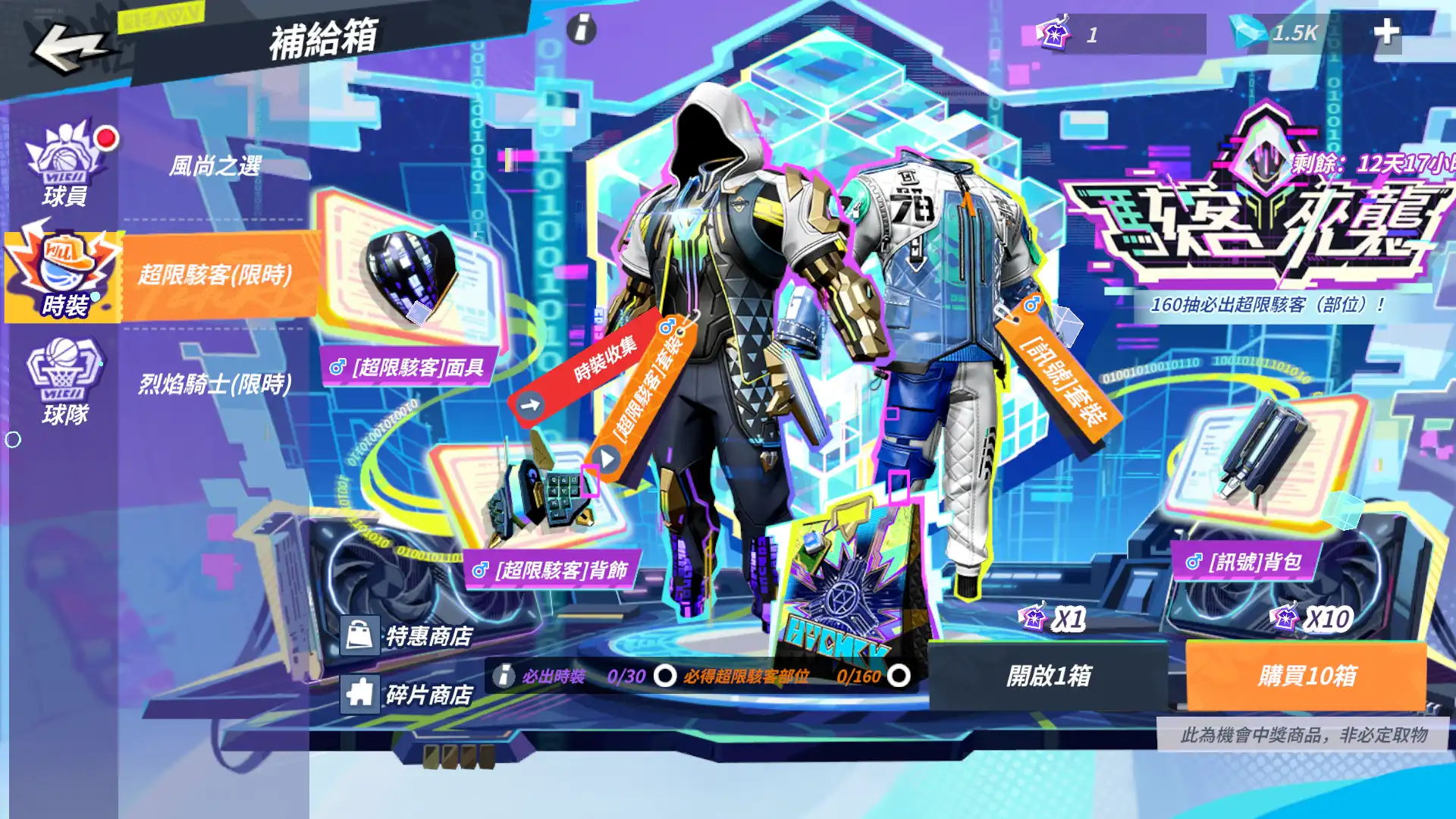Click the up arrow on 時裝收集 banner
This screenshot has height=819, width=1456.
click(531, 403)
